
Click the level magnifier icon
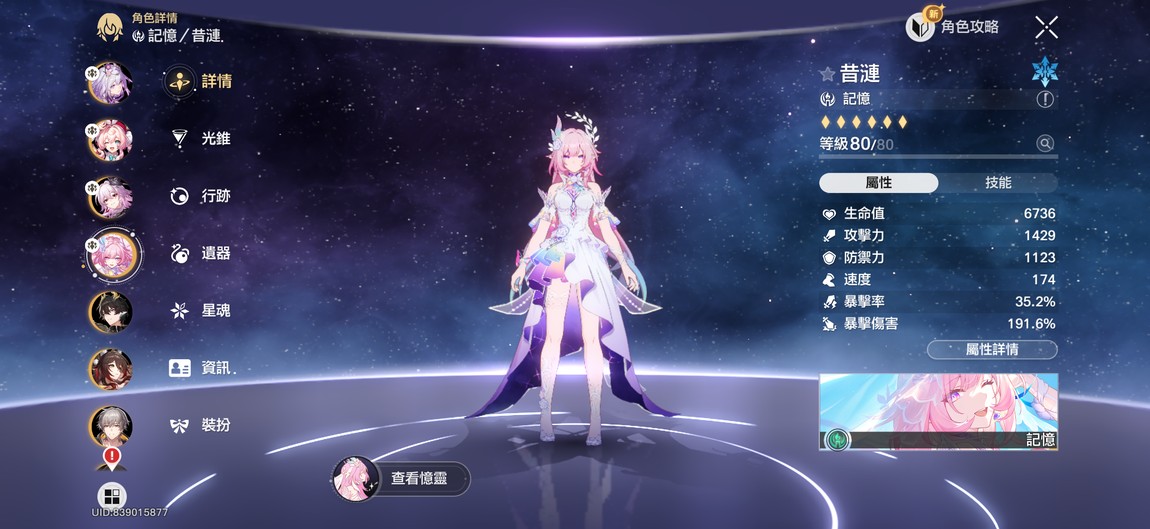point(1045,144)
